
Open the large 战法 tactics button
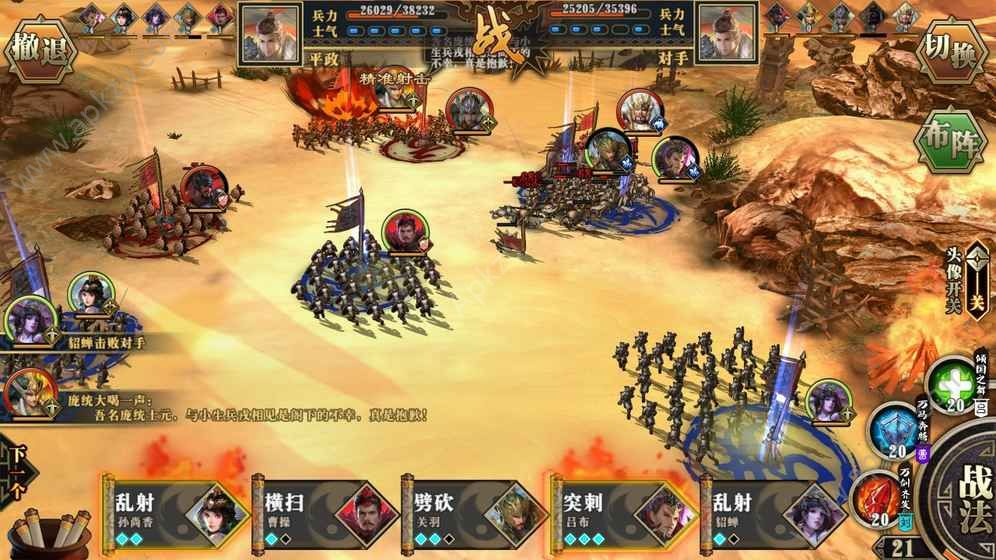pyautogui.click(x=963, y=494)
